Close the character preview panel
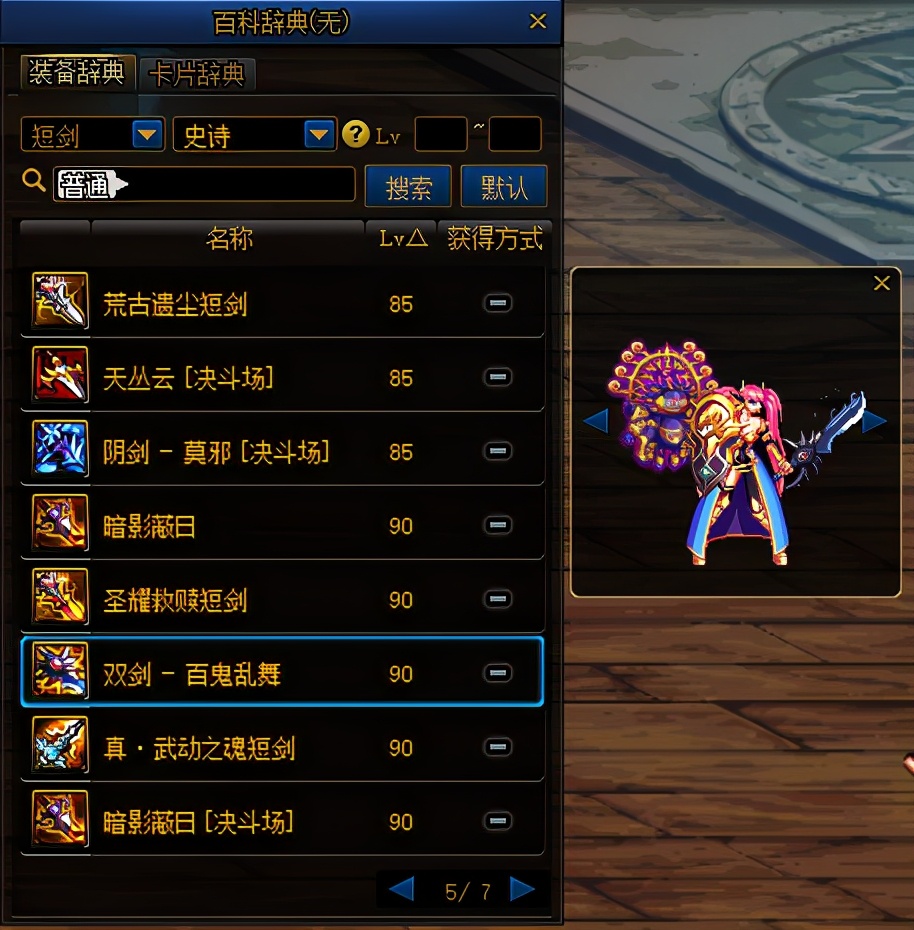The height and width of the screenshot is (930, 914). (881, 284)
